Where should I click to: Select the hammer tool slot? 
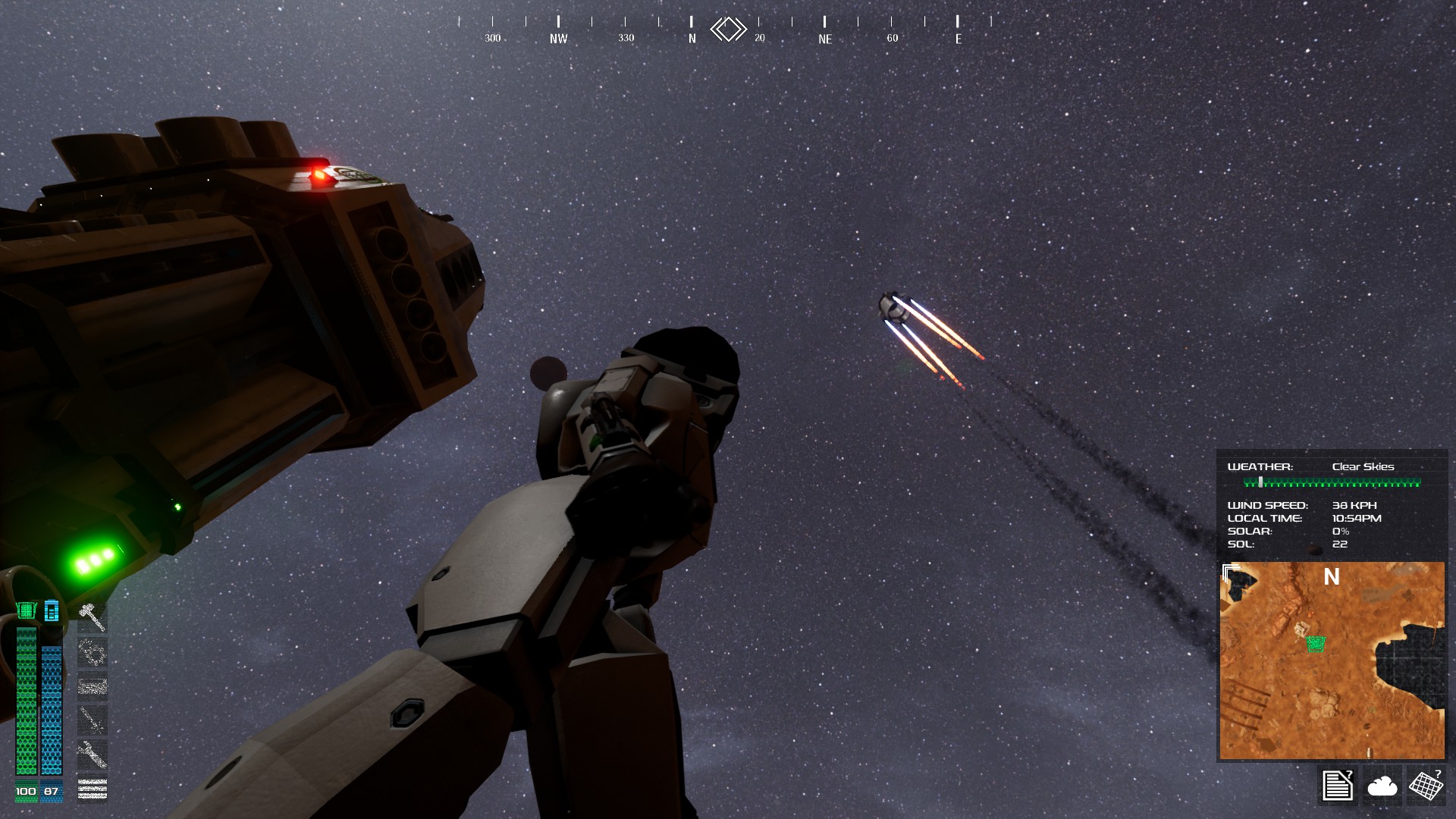[92, 617]
